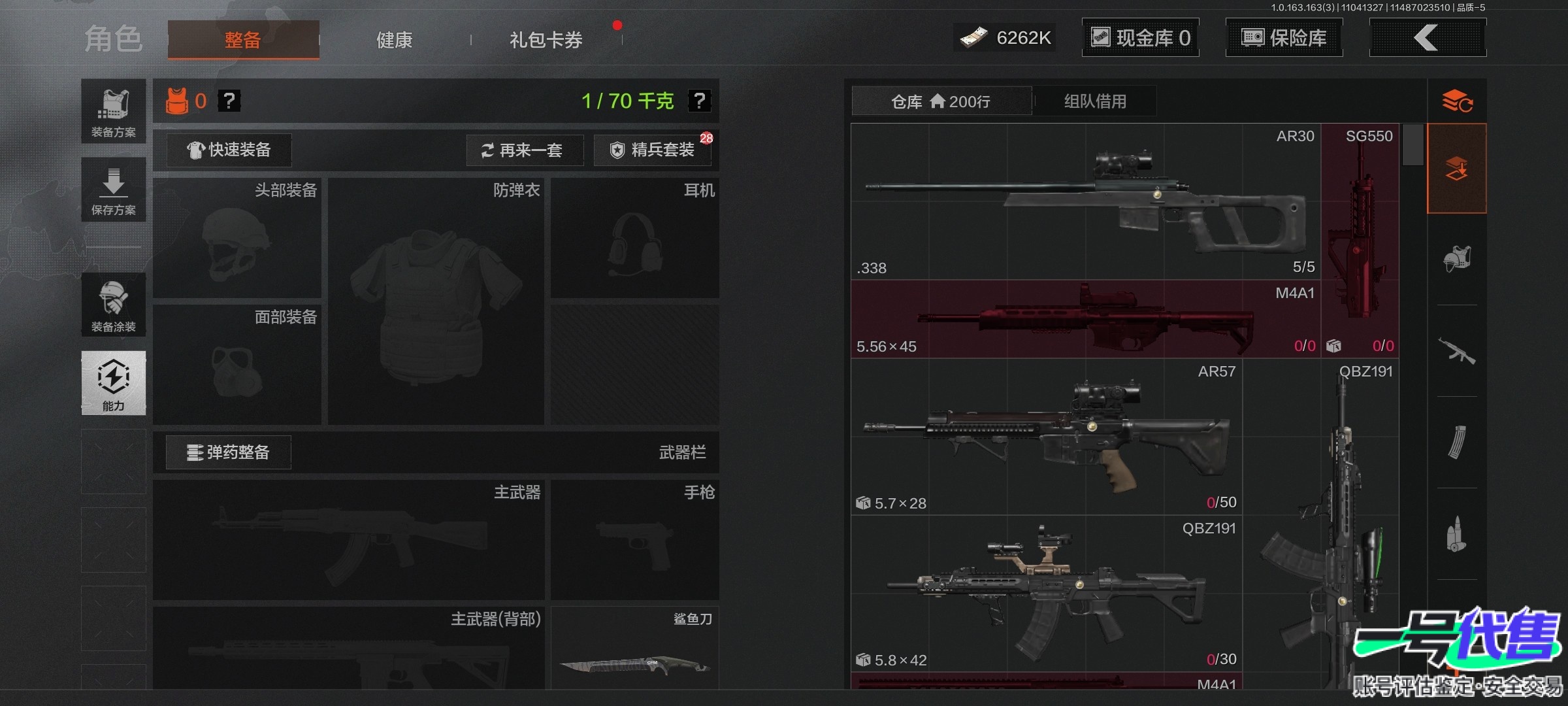Switch to the 健康 tab

pos(394,40)
